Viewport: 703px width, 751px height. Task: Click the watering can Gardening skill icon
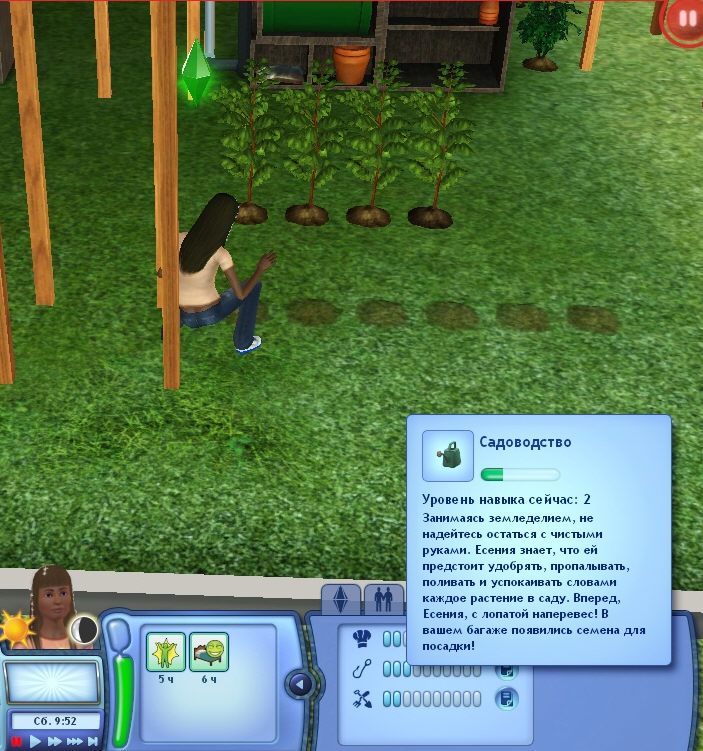(447, 455)
